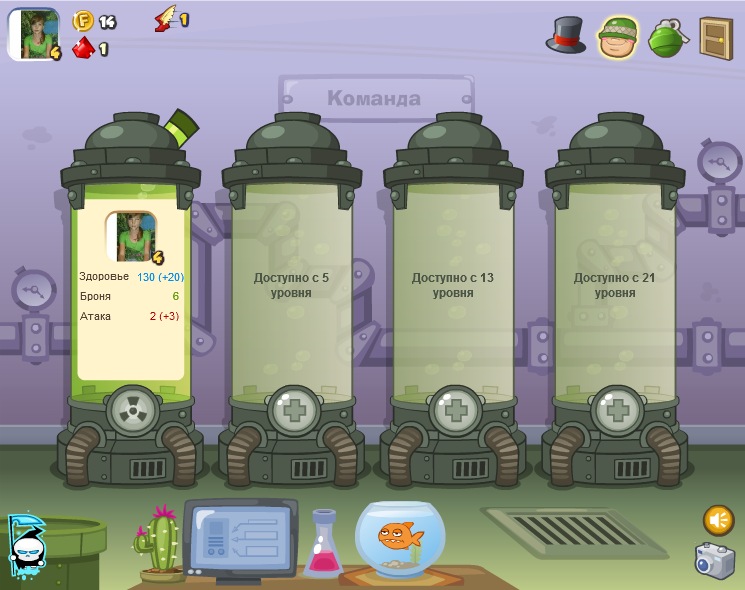This screenshot has width=745, height=590.
Task: Click the lightning energy icon
Action: 165,19
